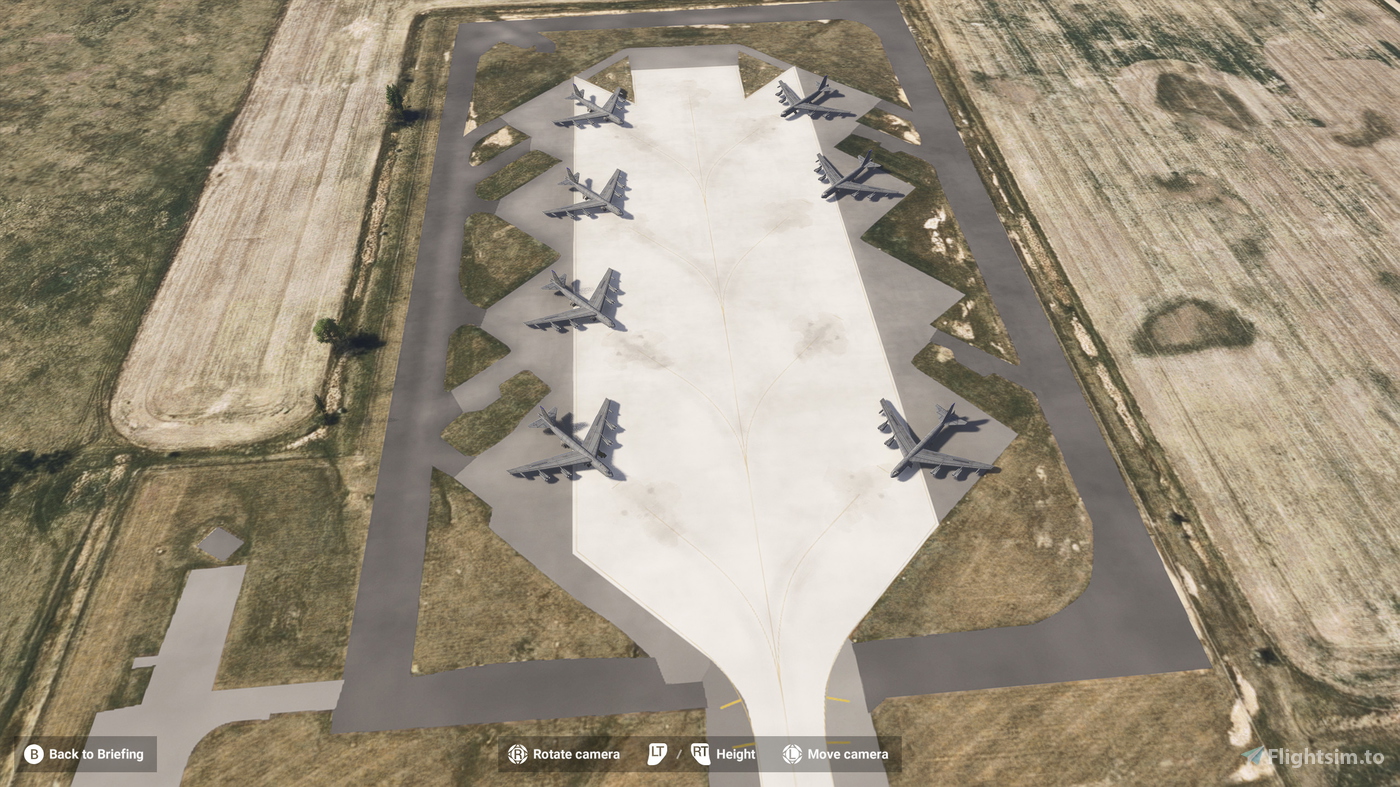The width and height of the screenshot is (1400, 787).
Task: Click the slash between LT and RT hints
Action: (x=680, y=753)
